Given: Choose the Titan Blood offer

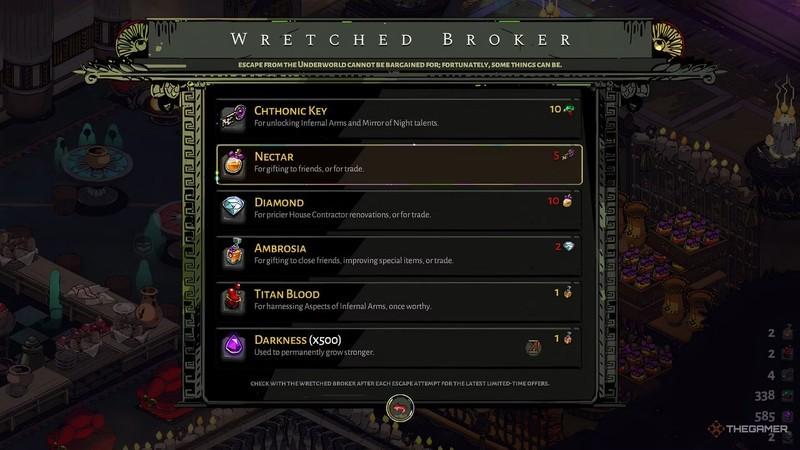Looking at the screenshot, I should click(398, 299).
